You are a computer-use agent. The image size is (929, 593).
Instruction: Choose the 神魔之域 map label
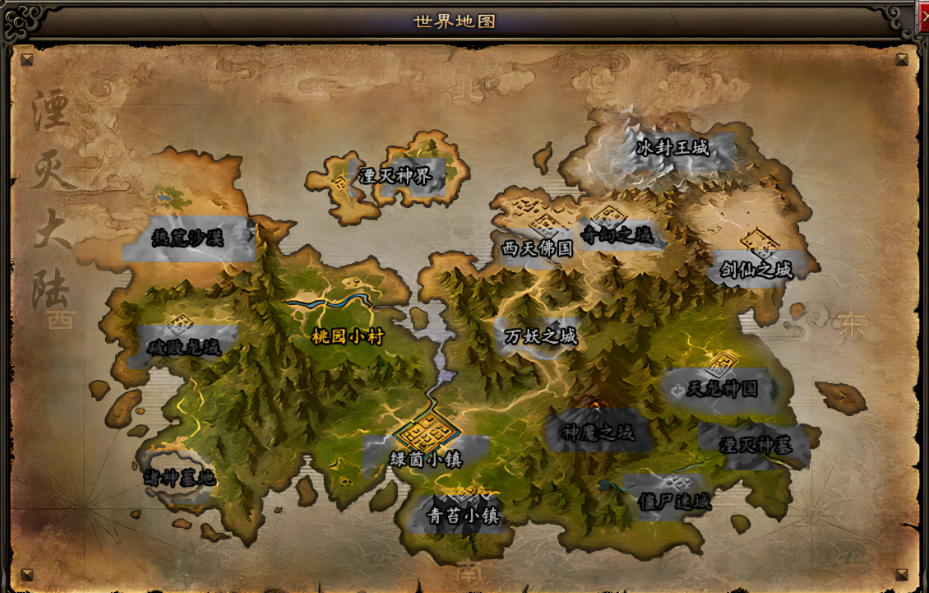598,434
